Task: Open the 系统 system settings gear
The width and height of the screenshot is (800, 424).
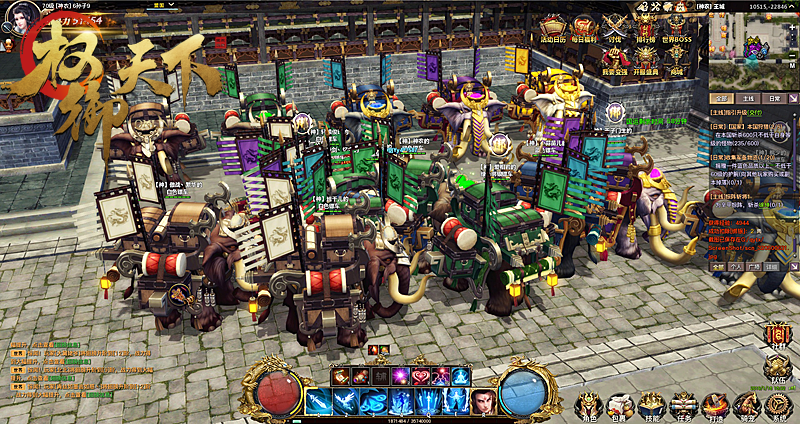Action: [777, 404]
